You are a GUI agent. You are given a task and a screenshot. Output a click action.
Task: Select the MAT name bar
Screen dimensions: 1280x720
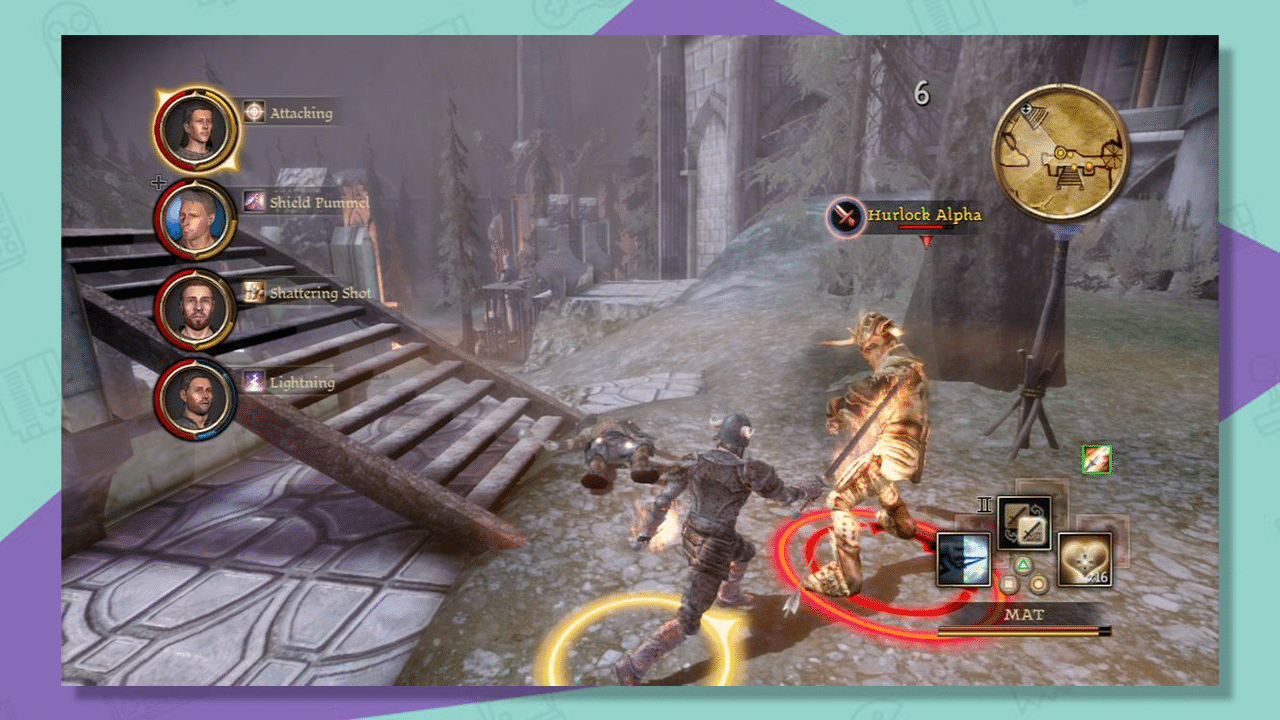click(x=1026, y=613)
